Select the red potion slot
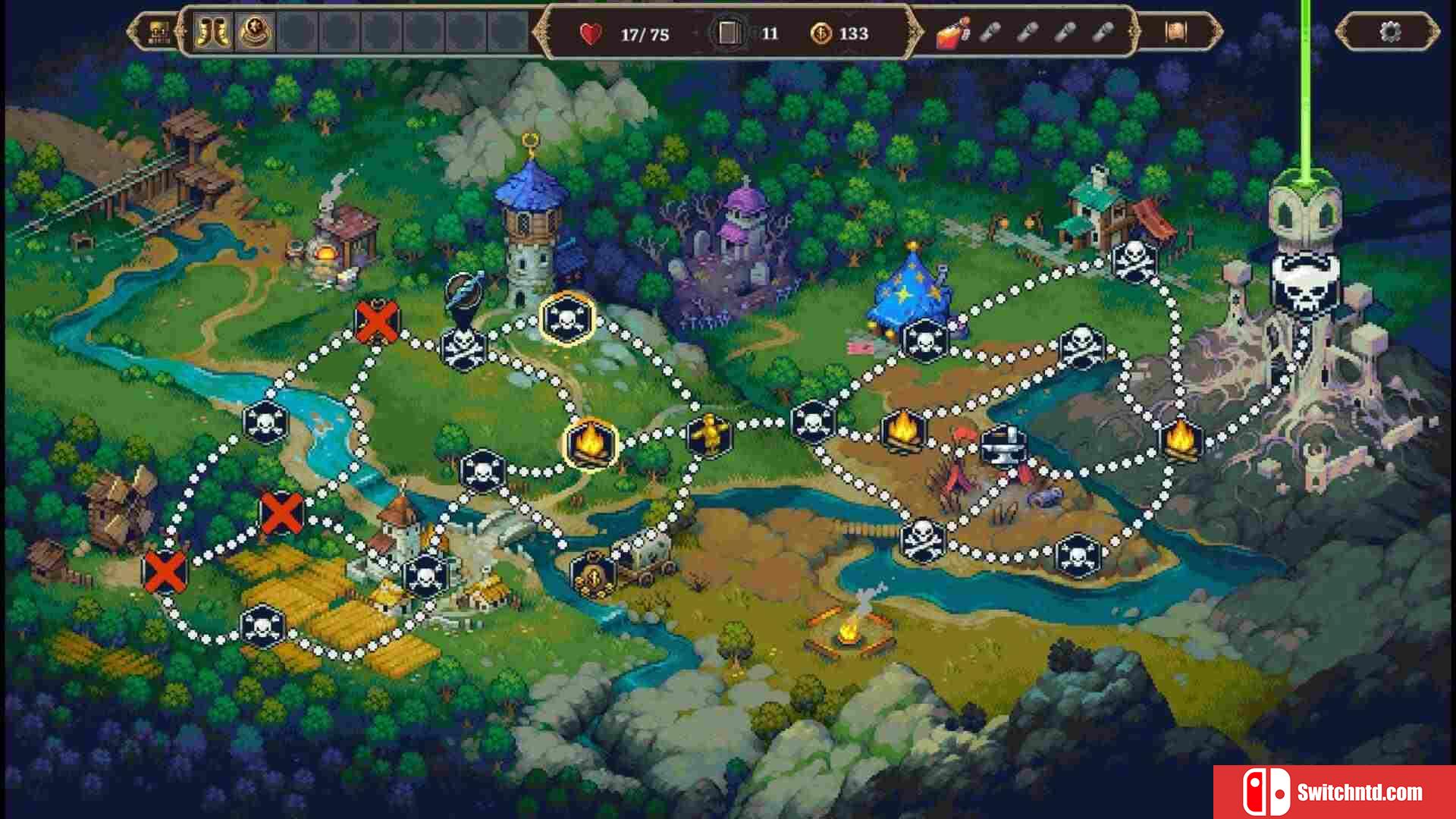This screenshot has height=819, width=1456. pos(952,33)
